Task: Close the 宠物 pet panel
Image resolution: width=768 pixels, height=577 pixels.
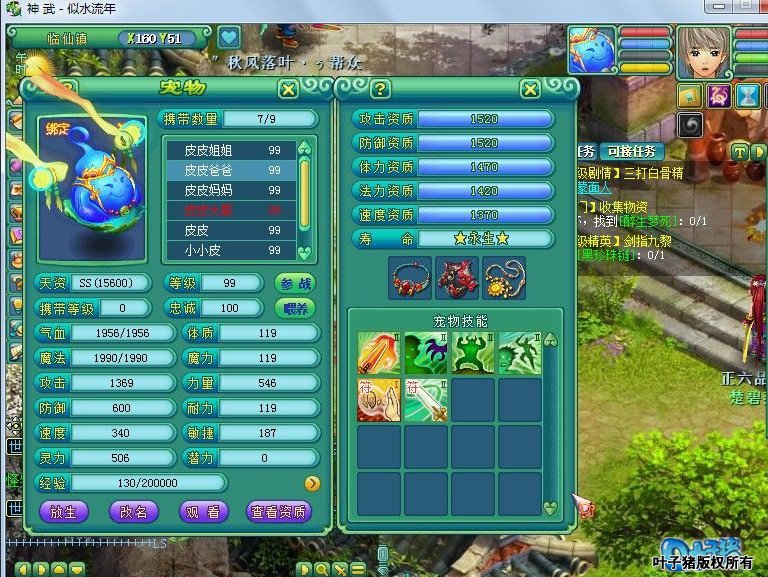Action: click(288, 89)
